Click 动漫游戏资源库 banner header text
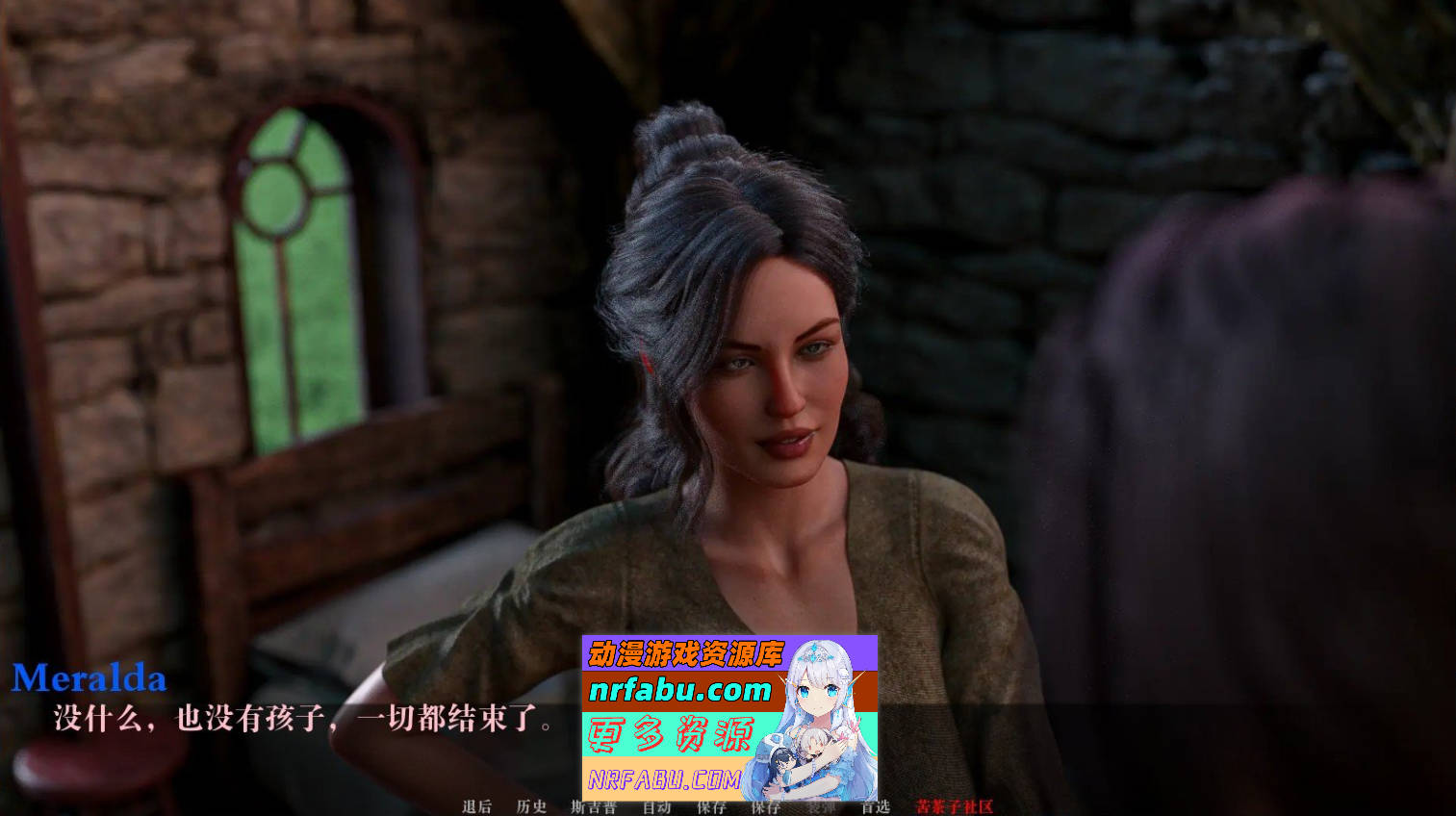This screenshot has height=816, width=1456. coord(685,651)
